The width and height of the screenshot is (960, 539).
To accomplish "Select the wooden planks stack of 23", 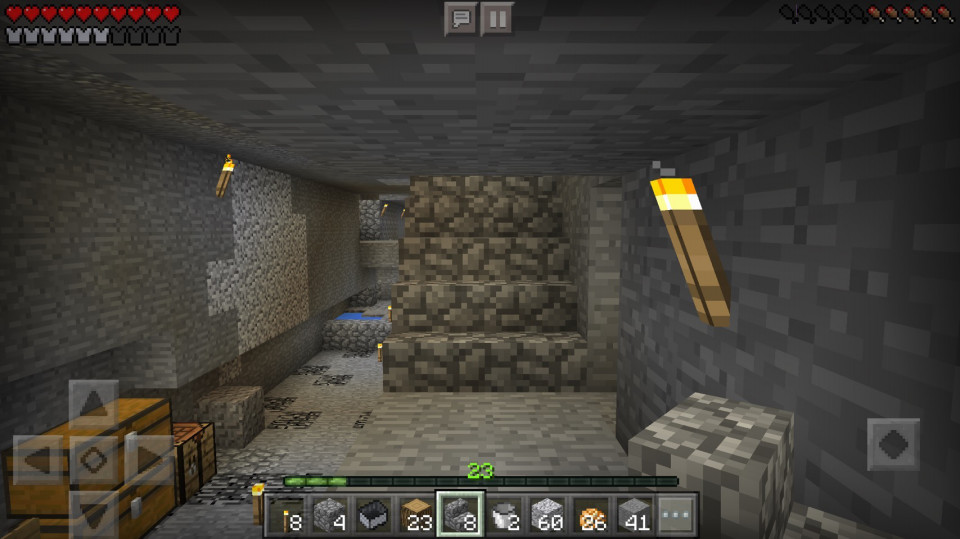I will [417, 514].
